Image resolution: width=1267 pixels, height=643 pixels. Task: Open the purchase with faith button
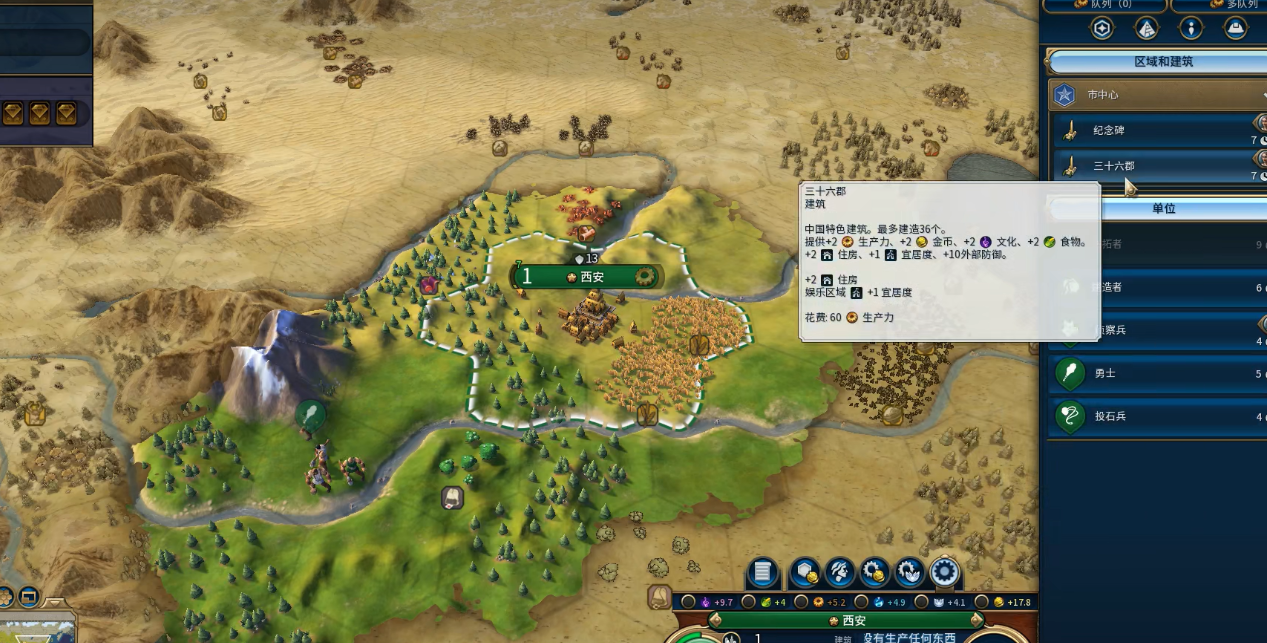point(910,573)
